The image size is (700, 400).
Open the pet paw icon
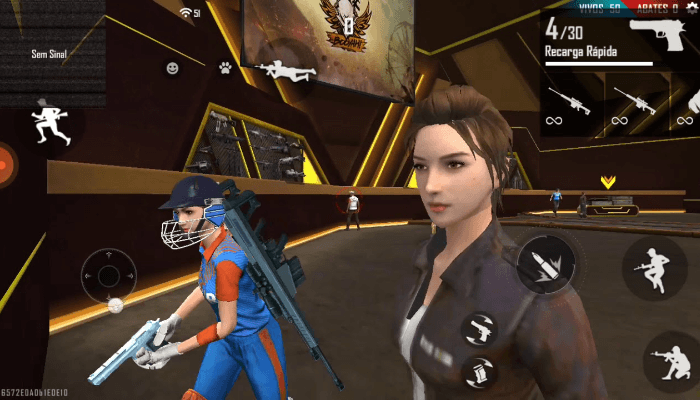[226, 68]
